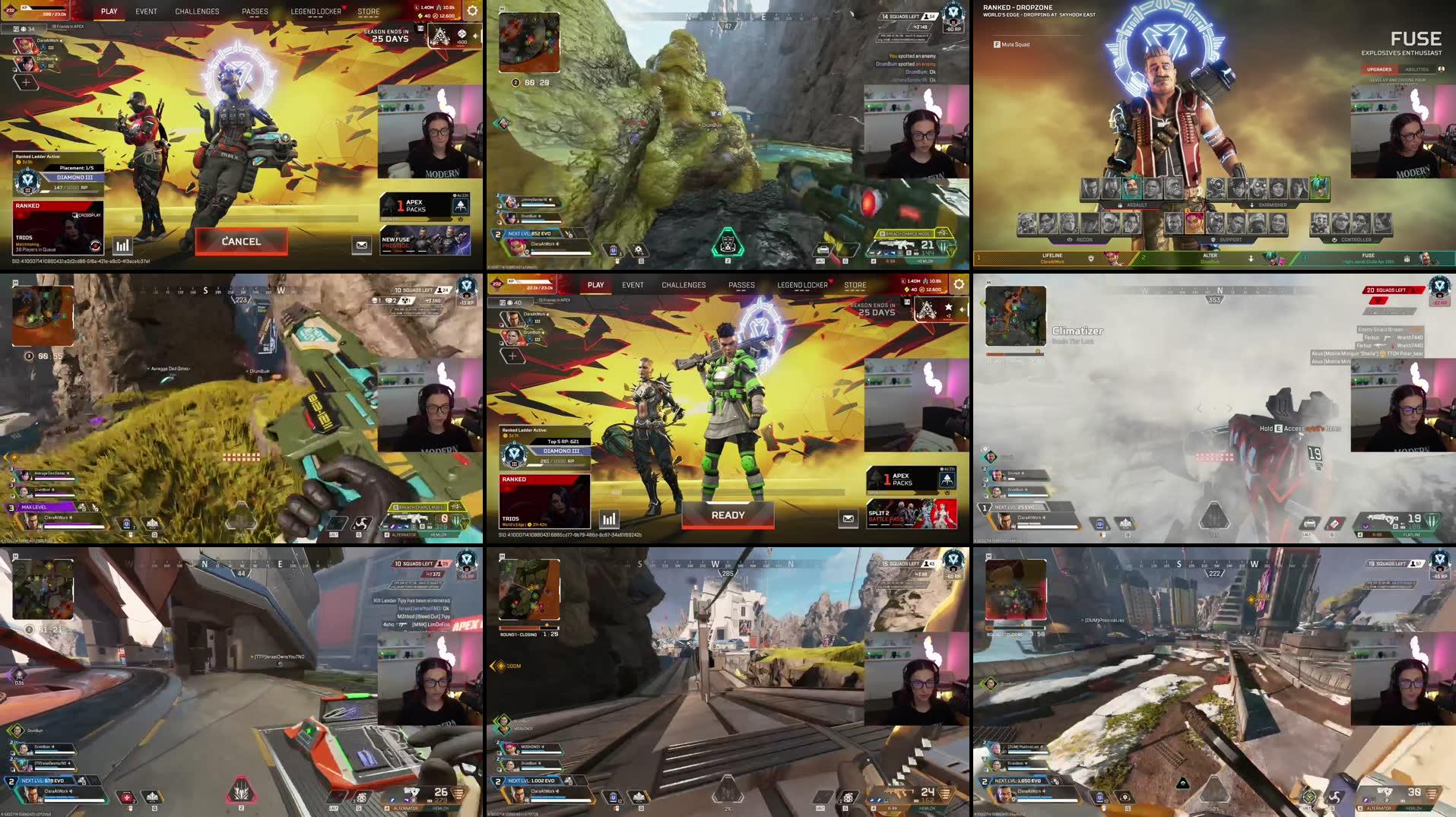Select Fuse's portrait in the legend grid
Image resolution: width=1456 pixels, height=817 pixels.
(x=1132, y=190)
